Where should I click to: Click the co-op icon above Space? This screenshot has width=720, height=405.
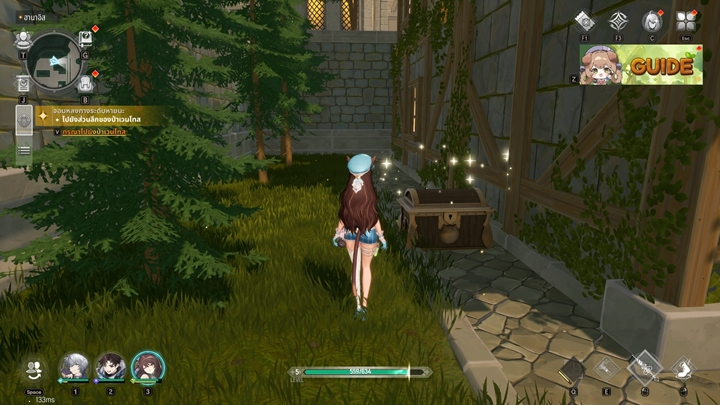coord(35,368)
